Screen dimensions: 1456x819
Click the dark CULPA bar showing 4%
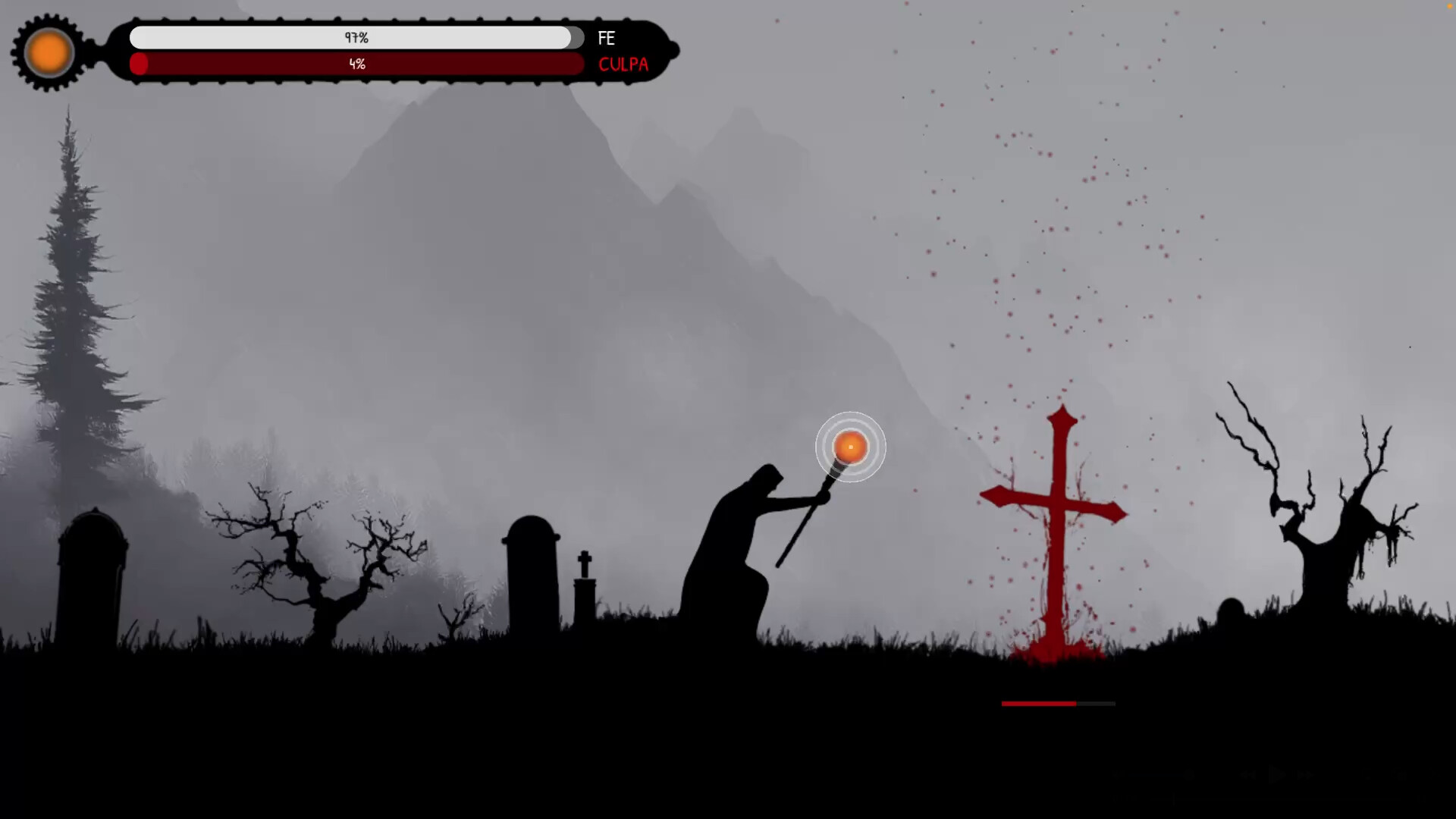click(x=356, y=64)
